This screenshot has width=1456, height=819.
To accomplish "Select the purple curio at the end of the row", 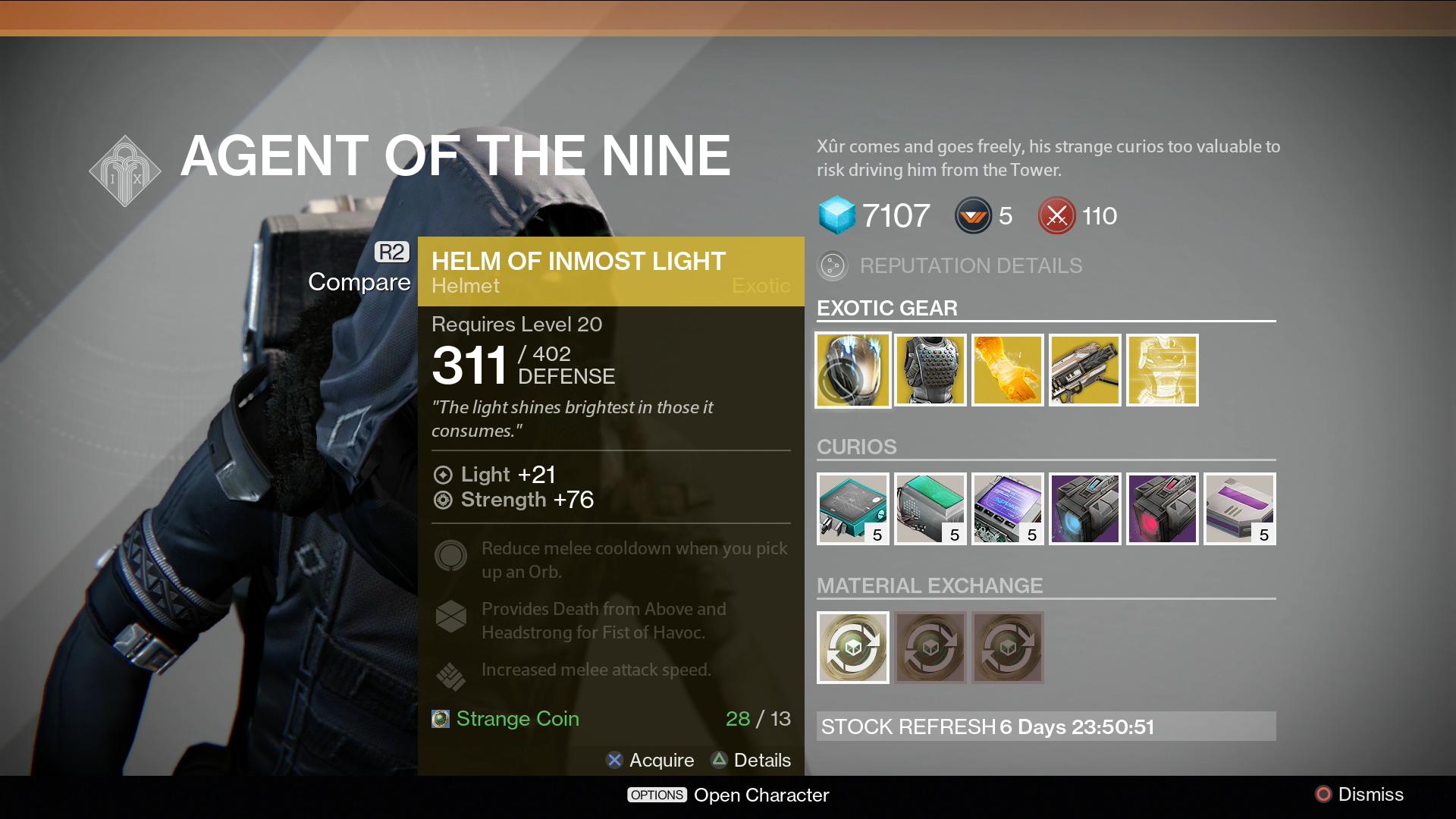I will (1239, 508).
